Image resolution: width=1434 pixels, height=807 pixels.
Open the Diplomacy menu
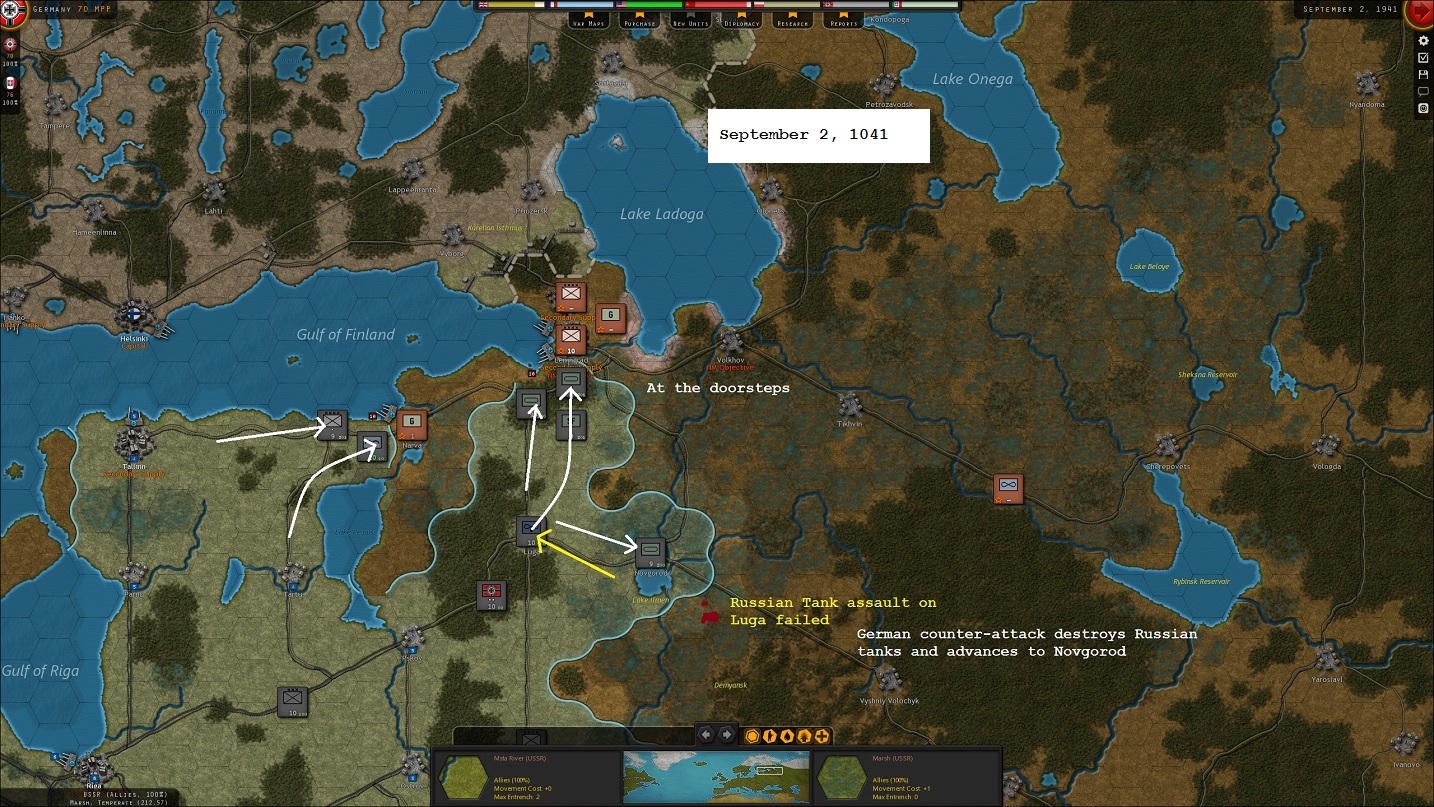pyautogui.click(x=742, y=20)
